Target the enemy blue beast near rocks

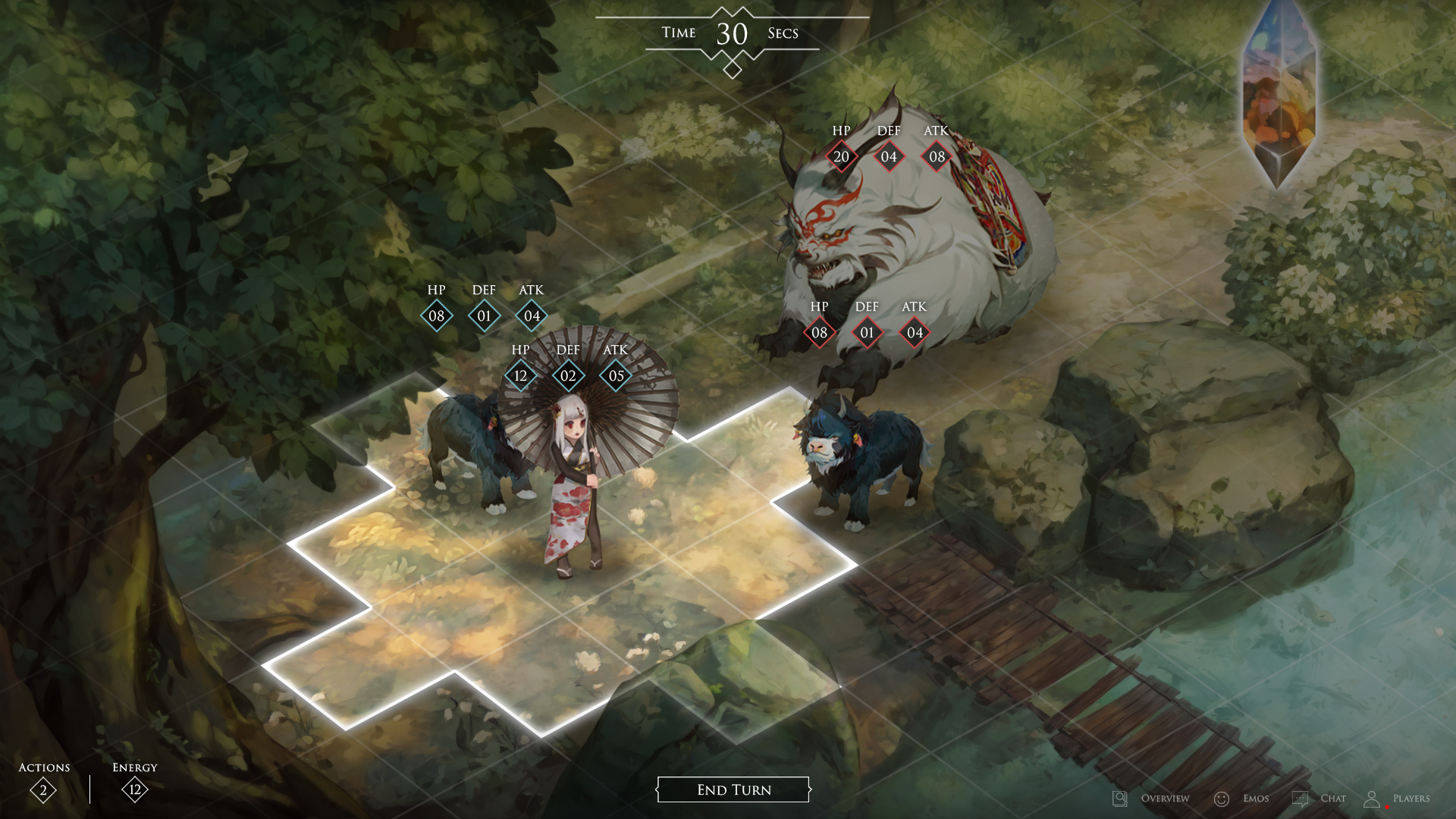point(861,463)
